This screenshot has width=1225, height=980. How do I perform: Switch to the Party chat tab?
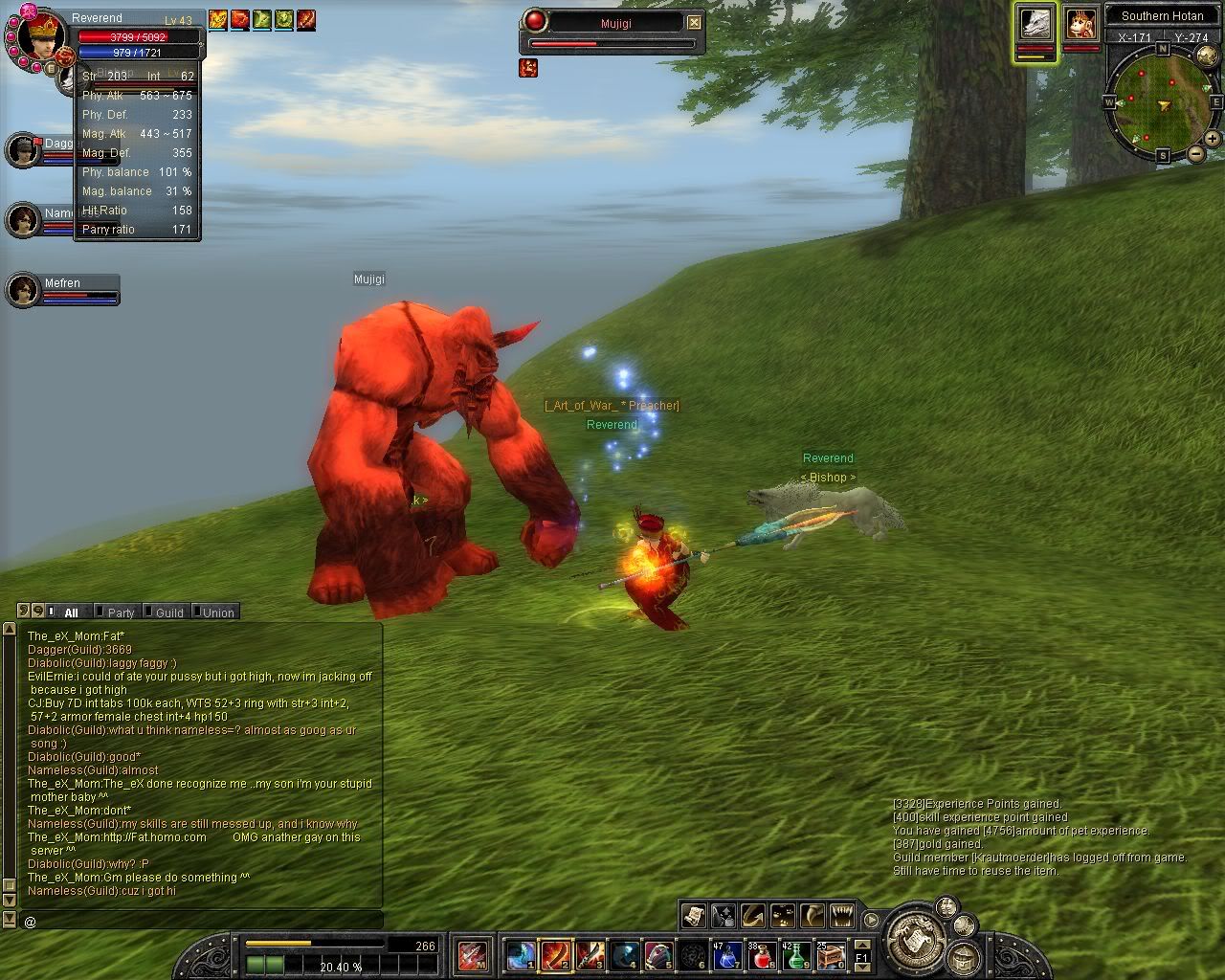[121, 612]
